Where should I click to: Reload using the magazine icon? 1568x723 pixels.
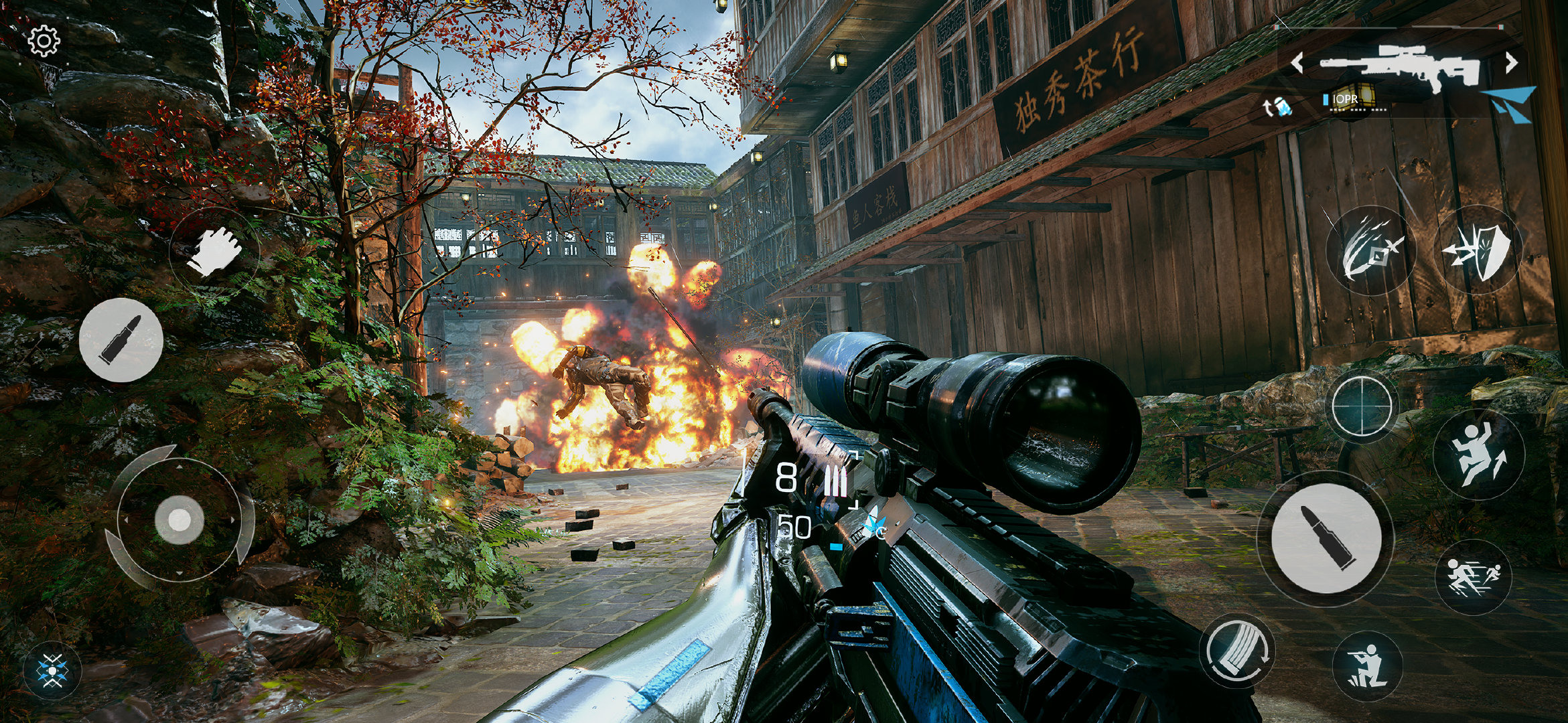point(1238,651)
